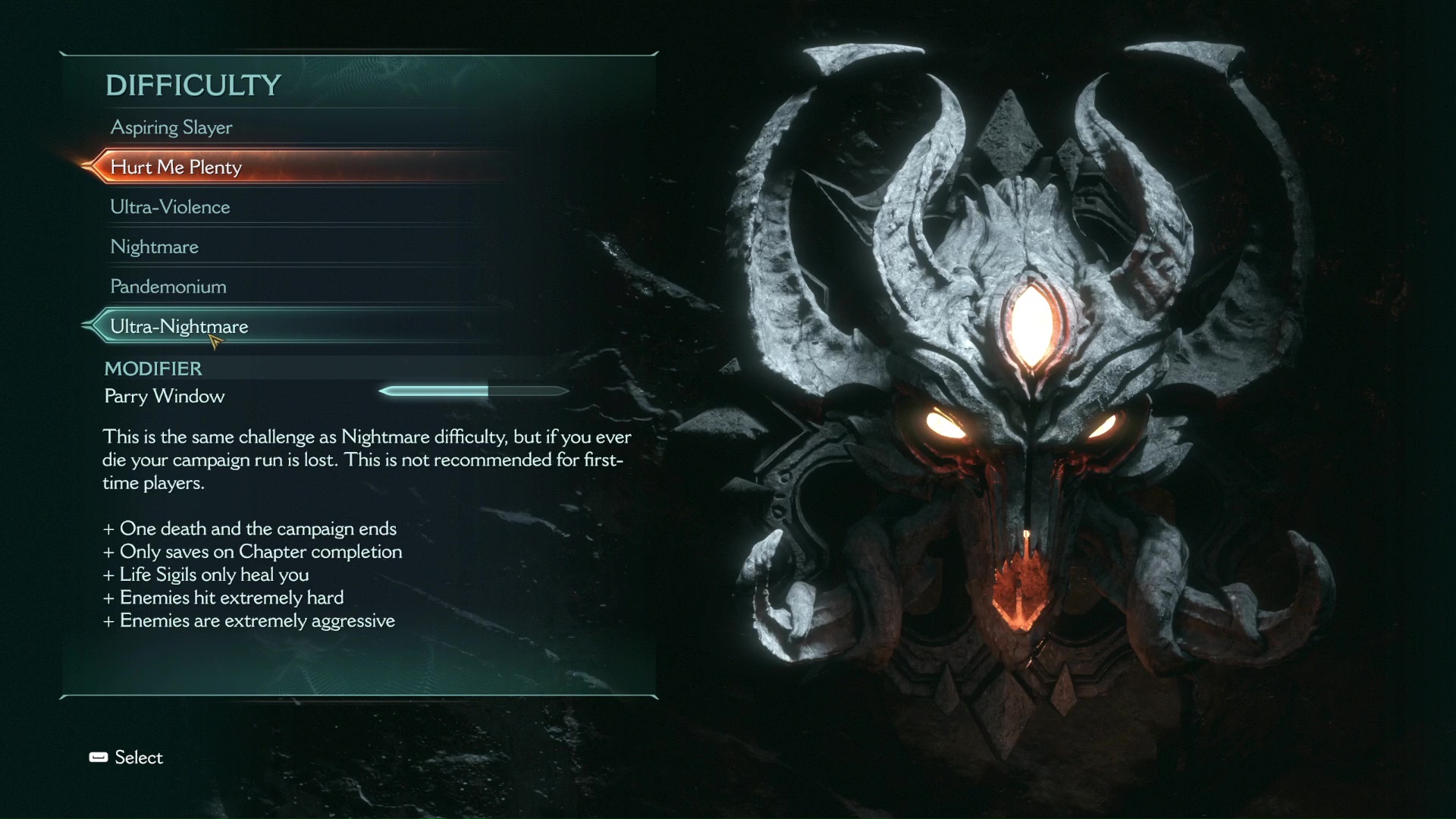Select Nightmare difficulty
Screen dimensions: 1456x819
(154, 246)
